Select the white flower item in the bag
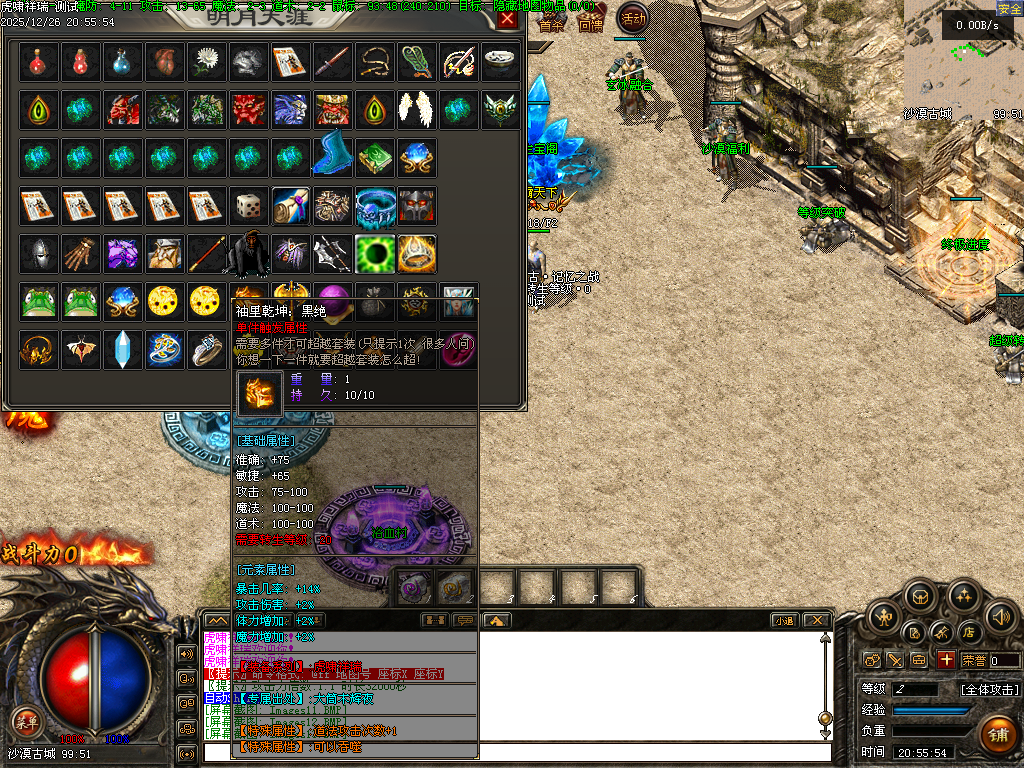 (206, 62)
